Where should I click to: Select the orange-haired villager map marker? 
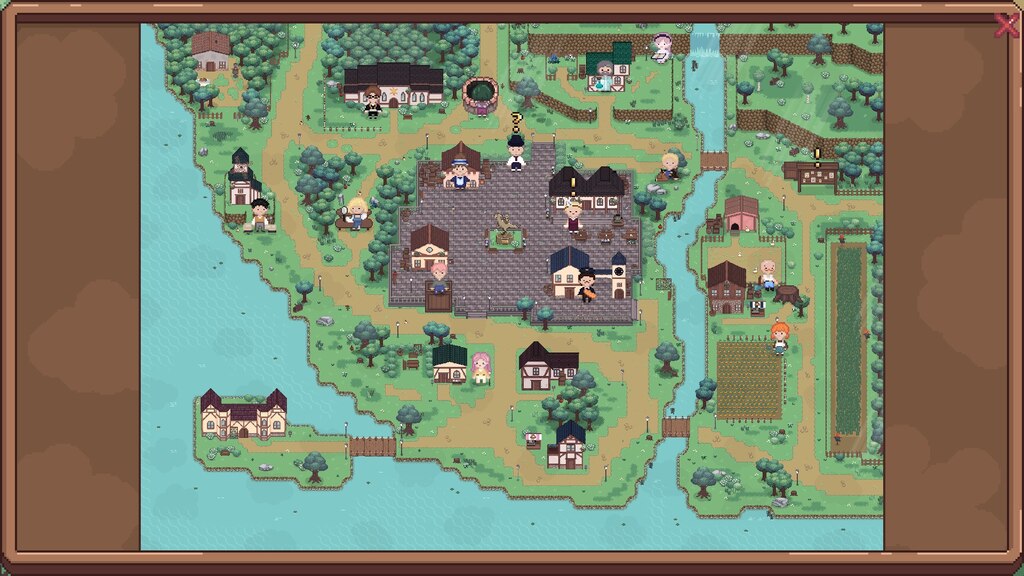(x=780, y=337)
